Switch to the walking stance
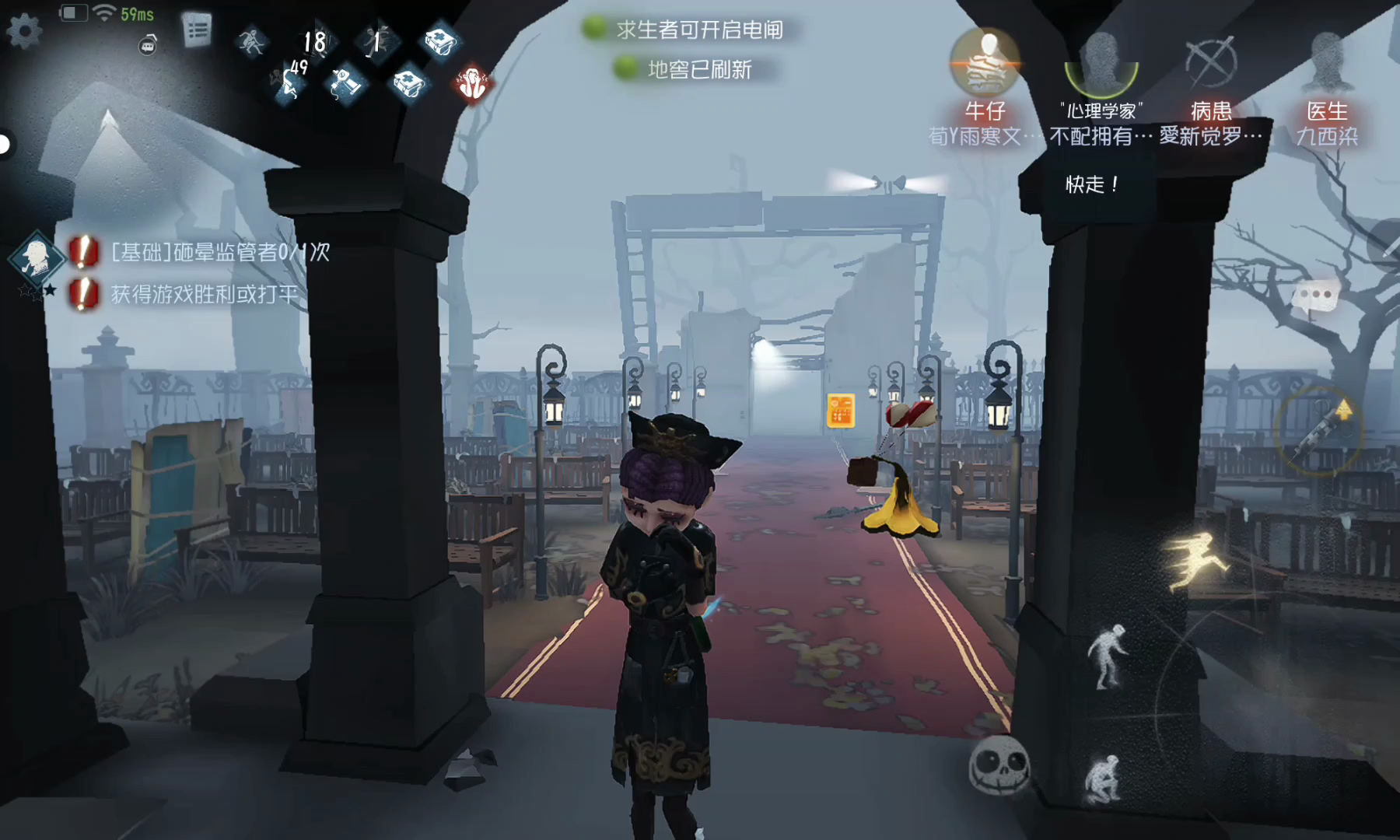The width and height of the screenshot is (1400, 840). click(1108, 656)
